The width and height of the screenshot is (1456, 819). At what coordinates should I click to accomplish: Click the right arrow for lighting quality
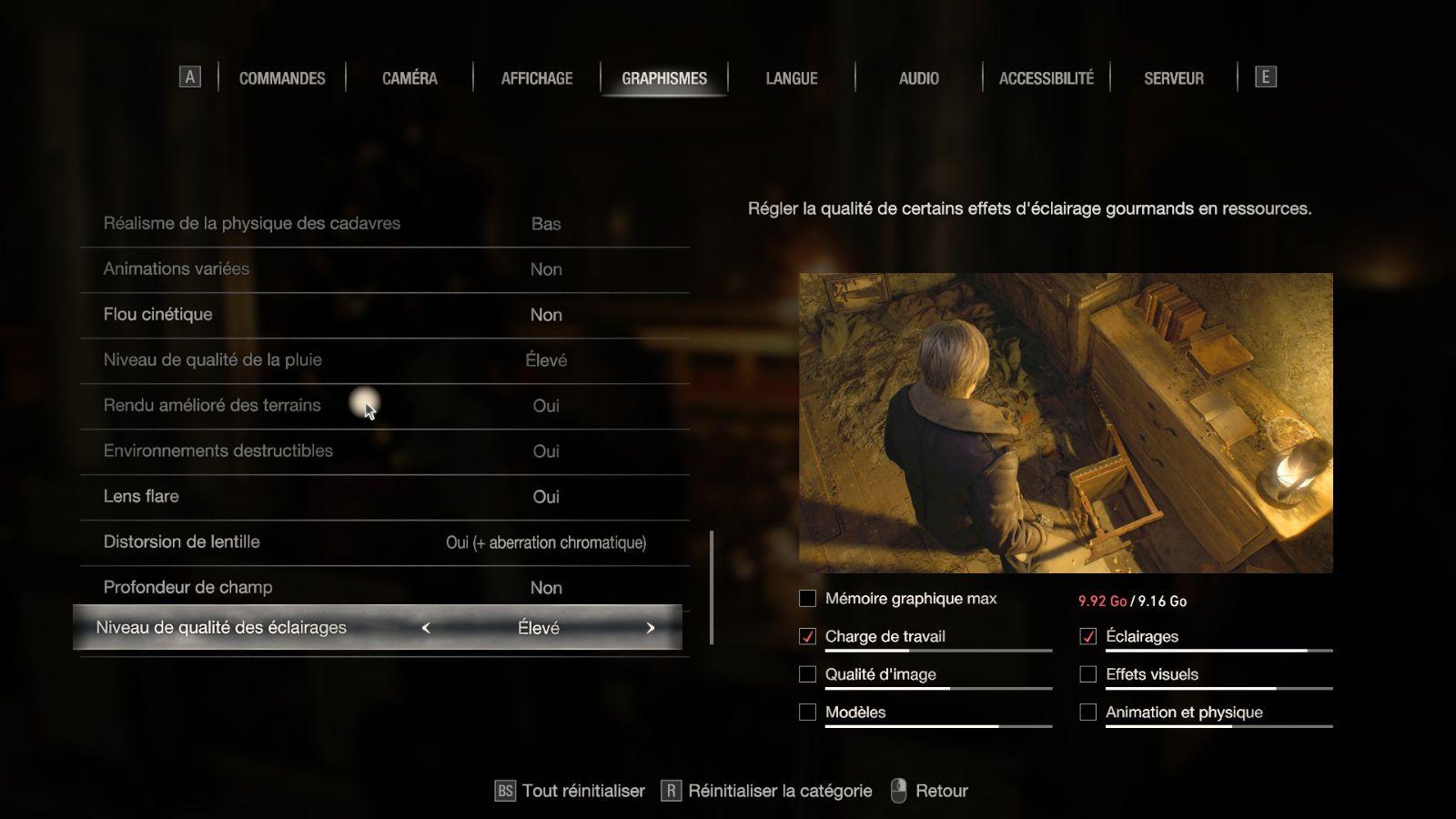[650, 628]
